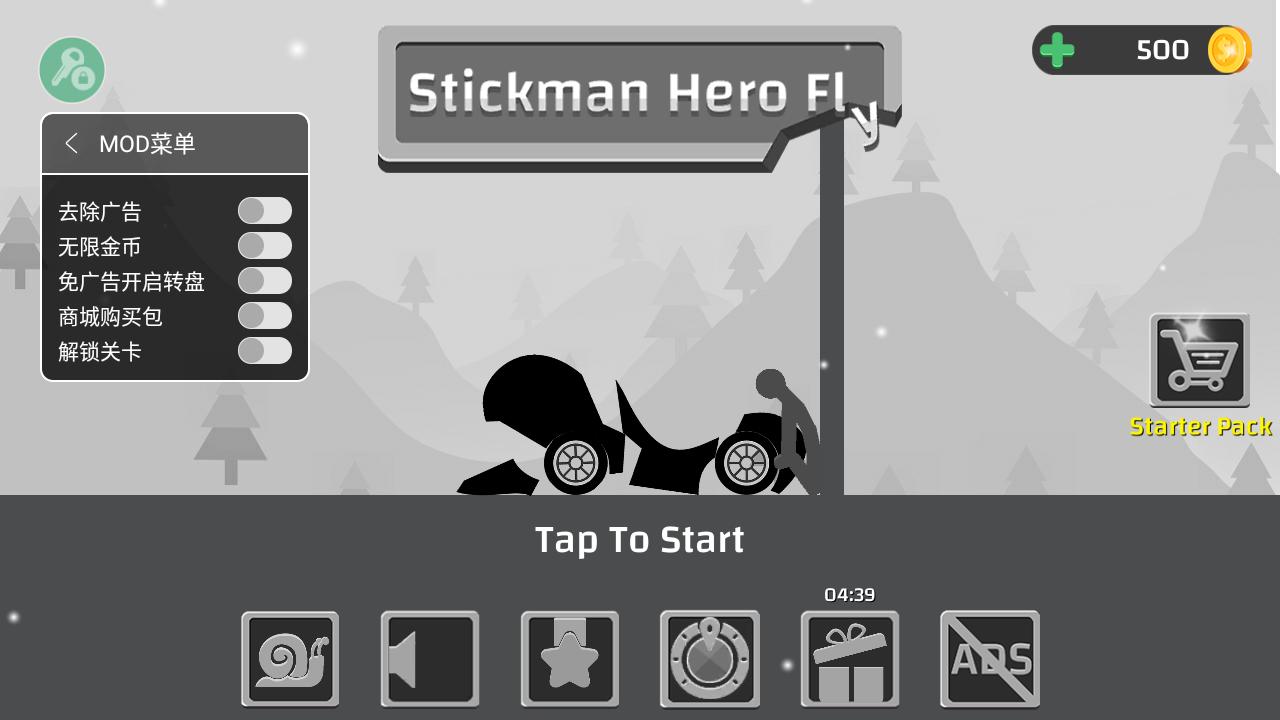The height and width of the screenshot is (720, 1280).
Task: Select the snail slow-motion button
Action: (x=290, y=659)
